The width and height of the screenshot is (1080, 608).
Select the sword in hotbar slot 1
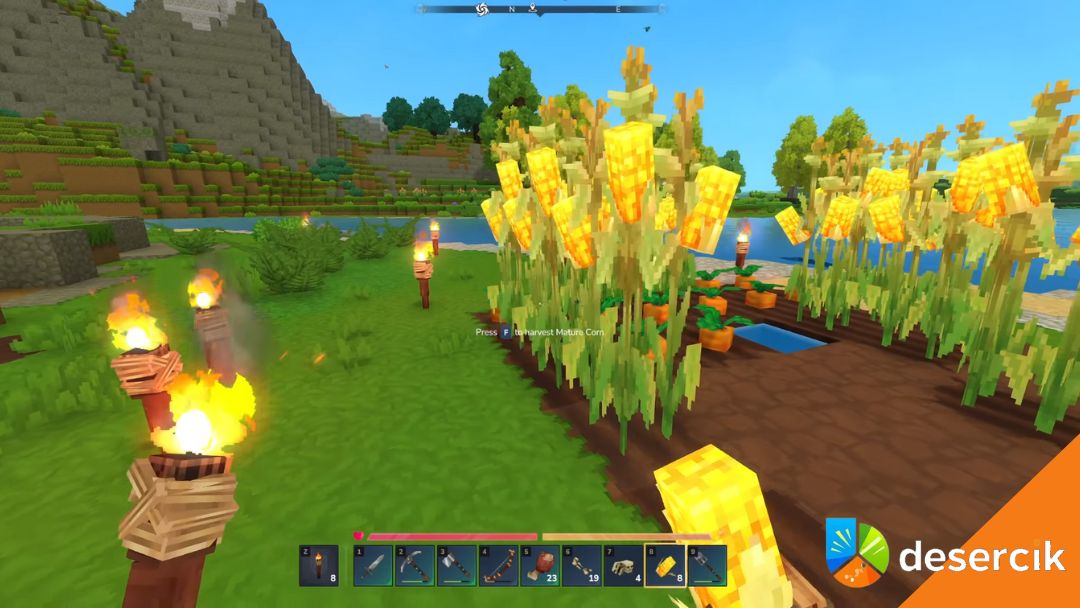[x=372, y=565]
